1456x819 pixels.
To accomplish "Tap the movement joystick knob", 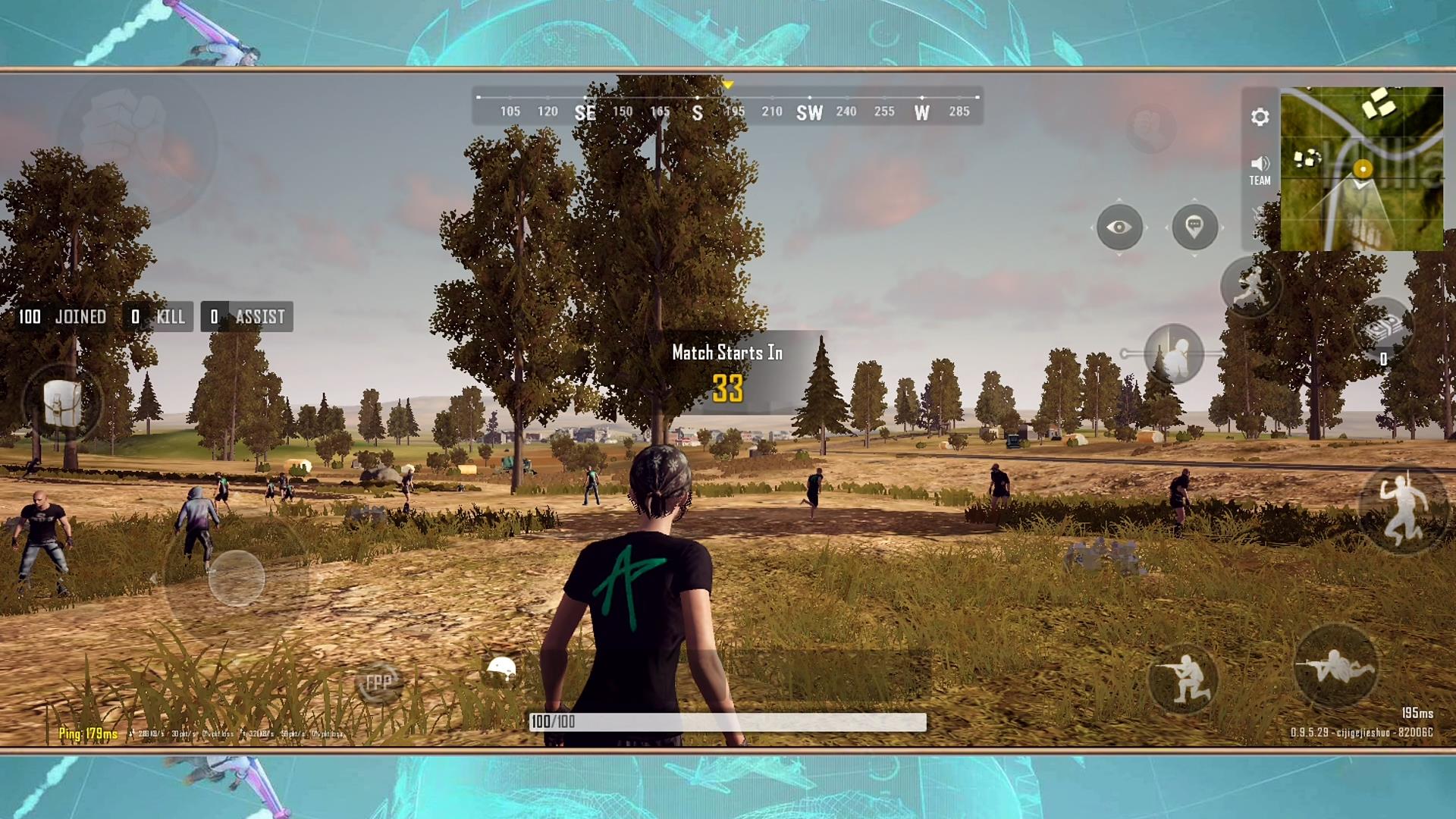I will [237, 578].
